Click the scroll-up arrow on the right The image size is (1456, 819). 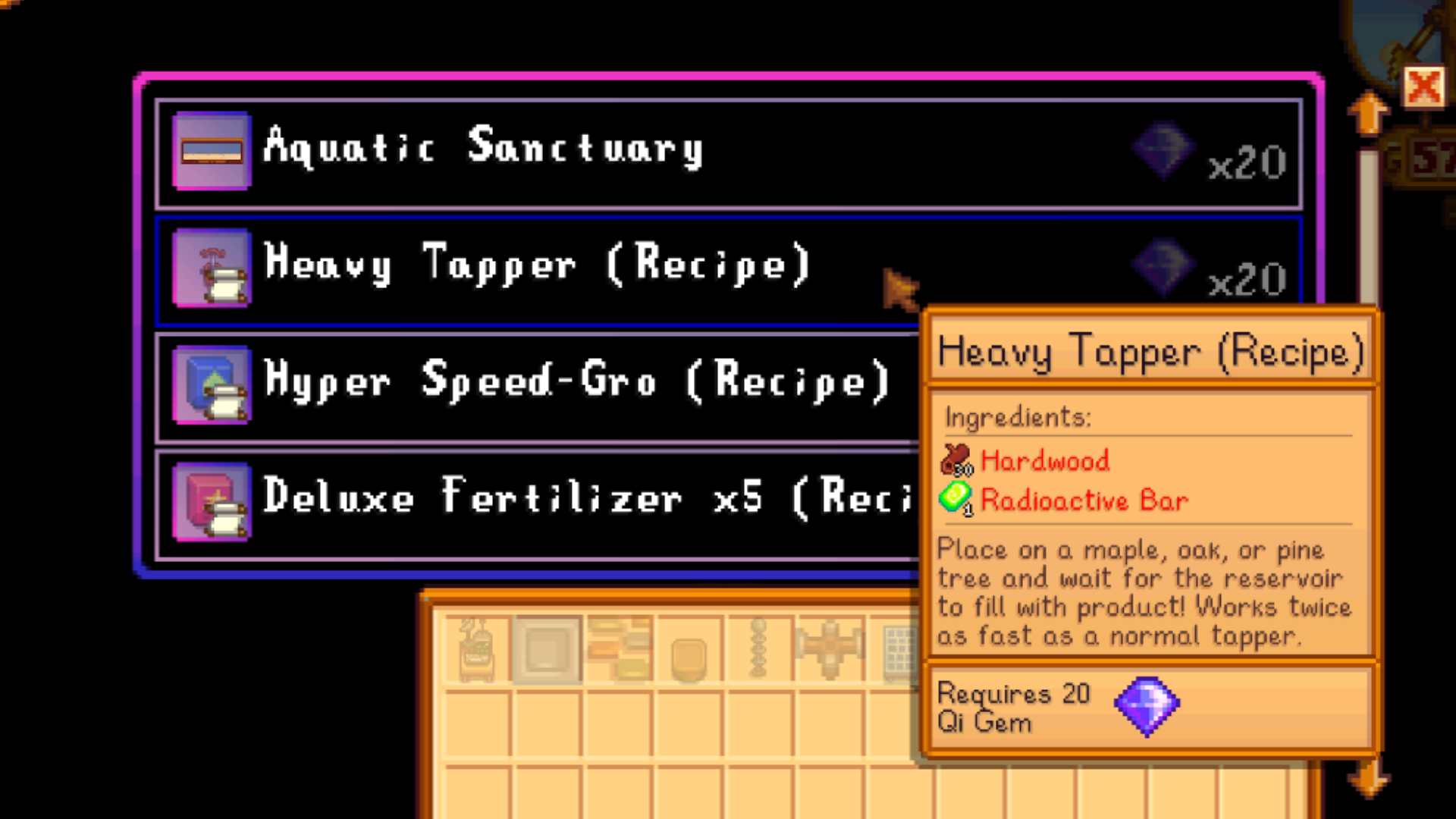(1367, 114)
